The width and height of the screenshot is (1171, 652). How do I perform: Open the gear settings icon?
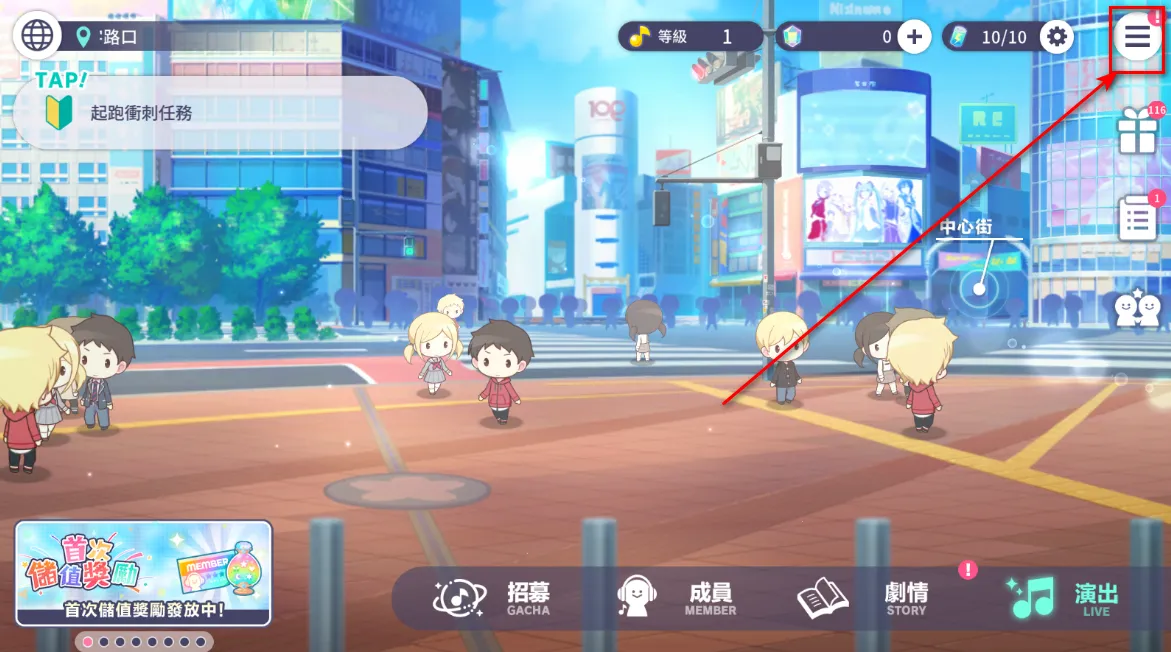[x=1057, y=38]
